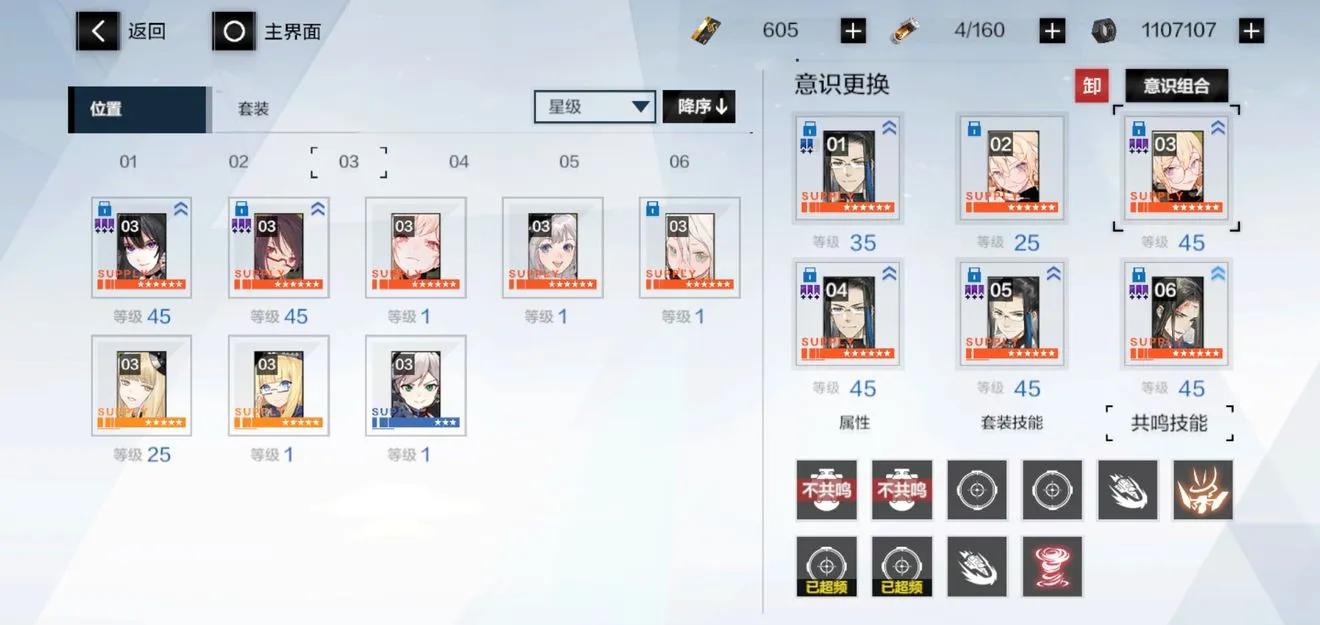Pick the three-star blue memory card

point(415,386)
